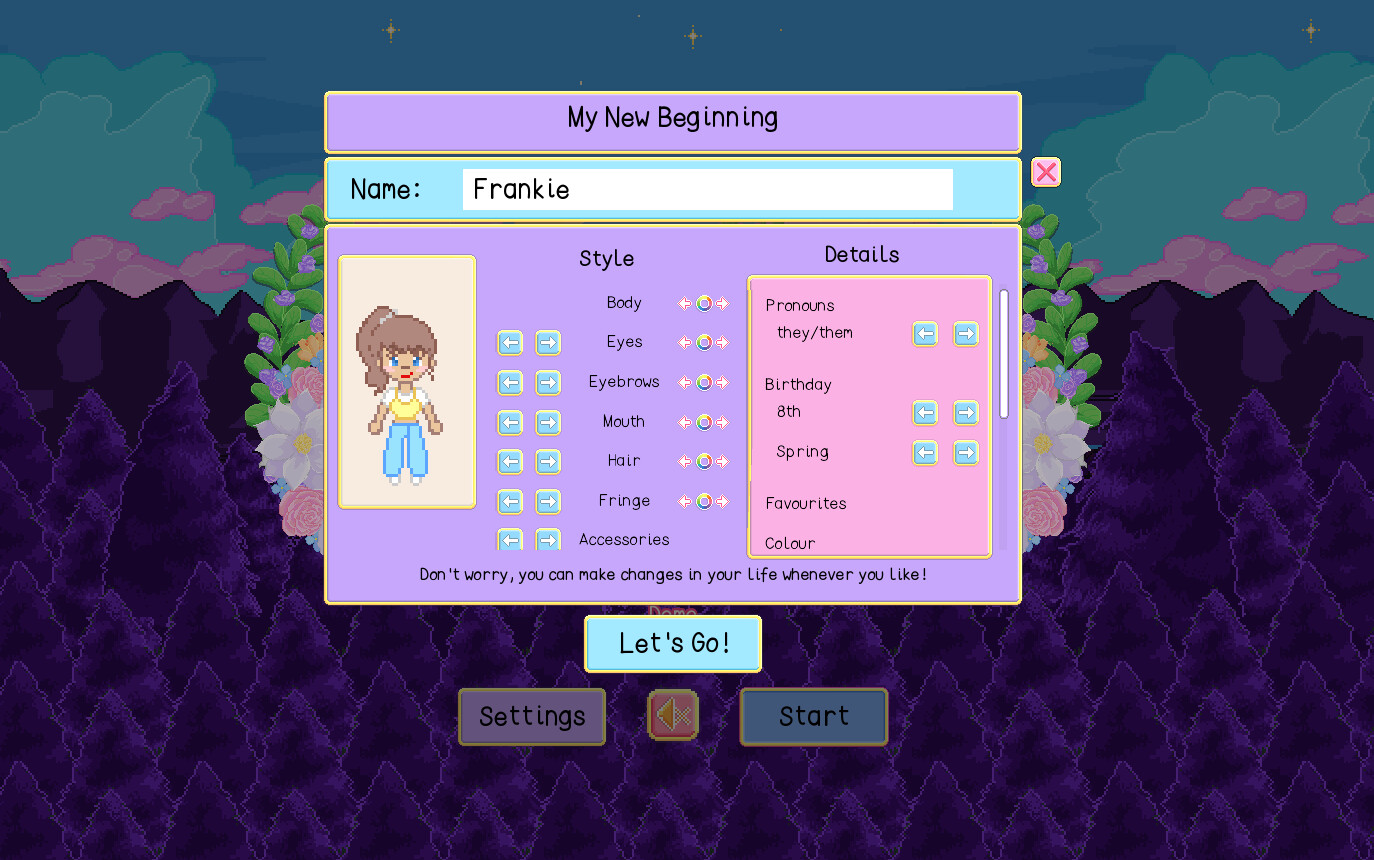Click the right arrow next to Accessories

coord(548,540)
